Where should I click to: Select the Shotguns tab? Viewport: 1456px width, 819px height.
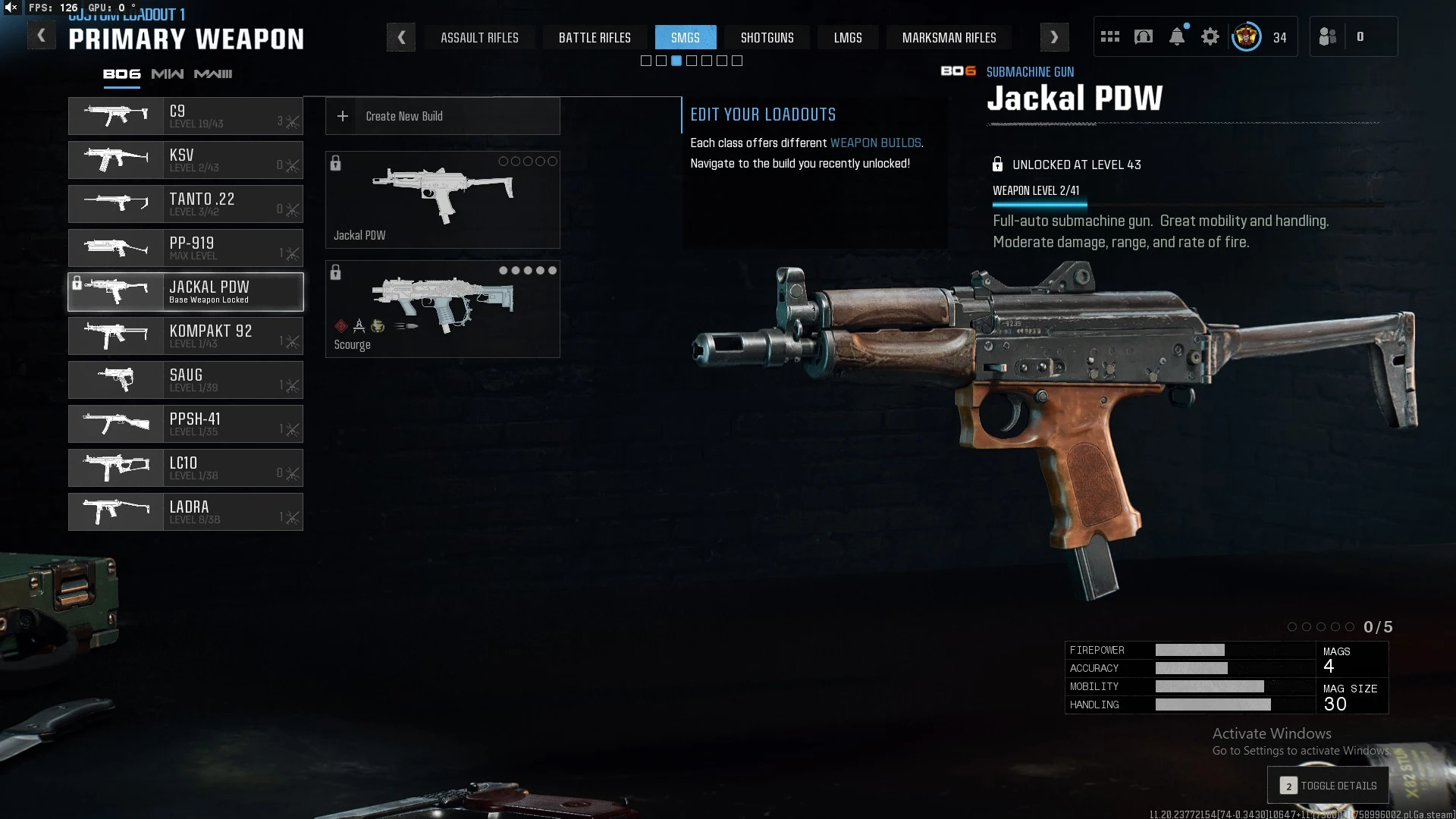767,37
